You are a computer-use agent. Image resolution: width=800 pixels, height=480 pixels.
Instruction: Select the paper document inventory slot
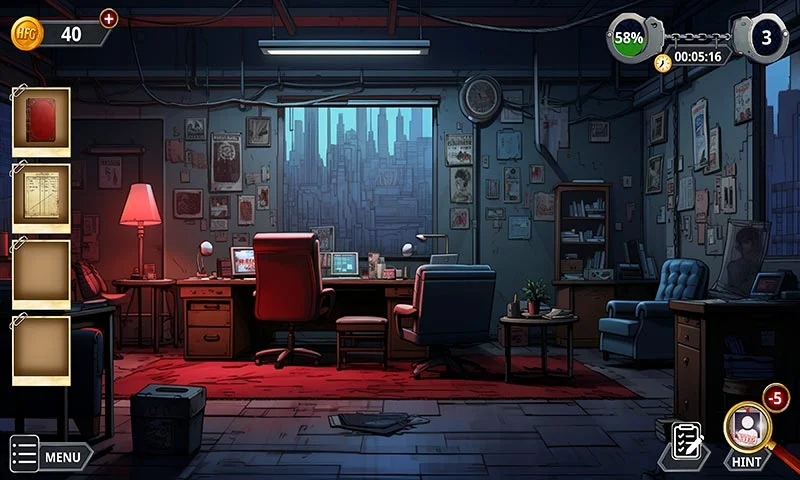(x=42, y=197)
